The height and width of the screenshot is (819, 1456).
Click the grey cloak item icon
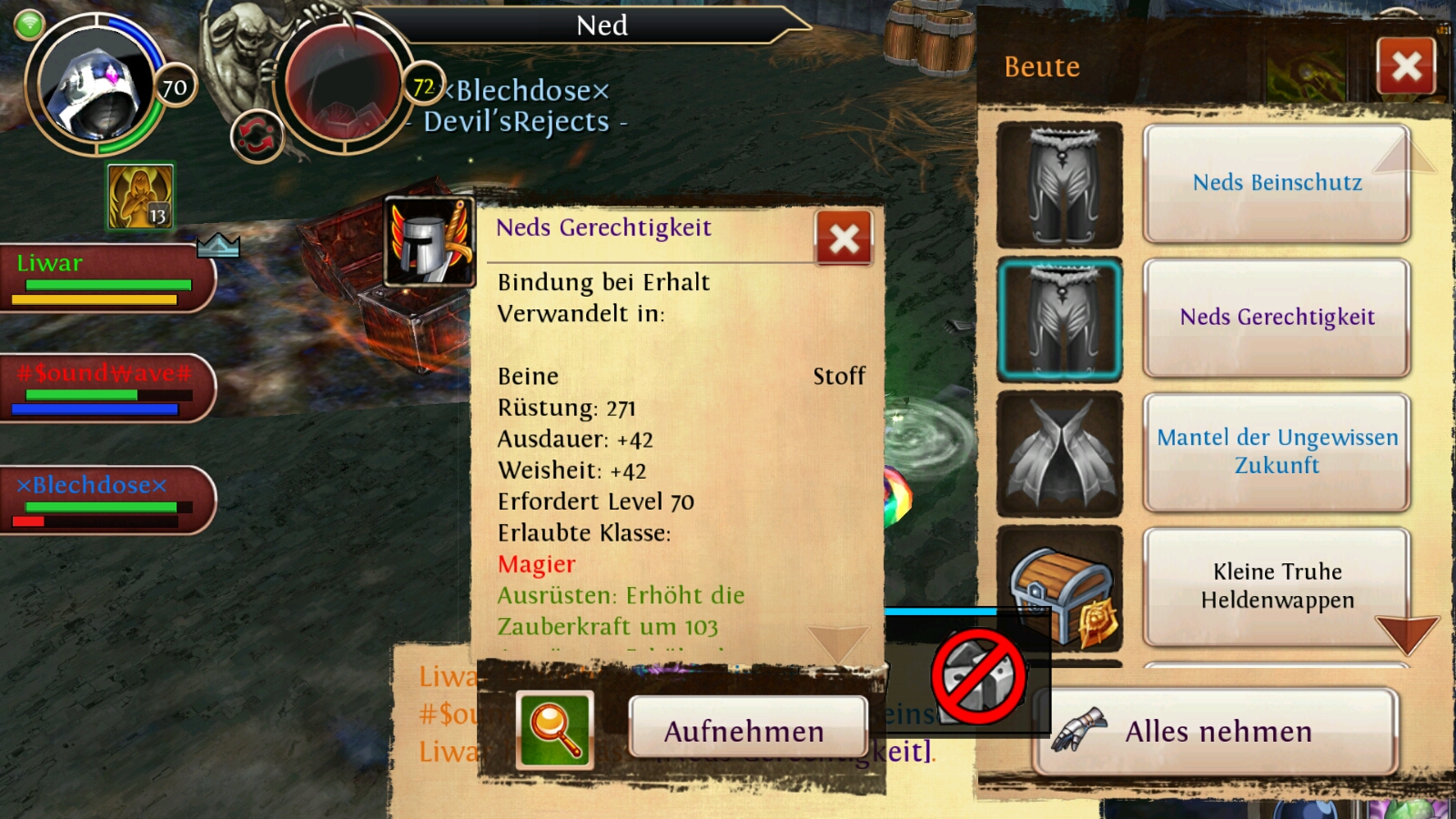[1059, 453]
